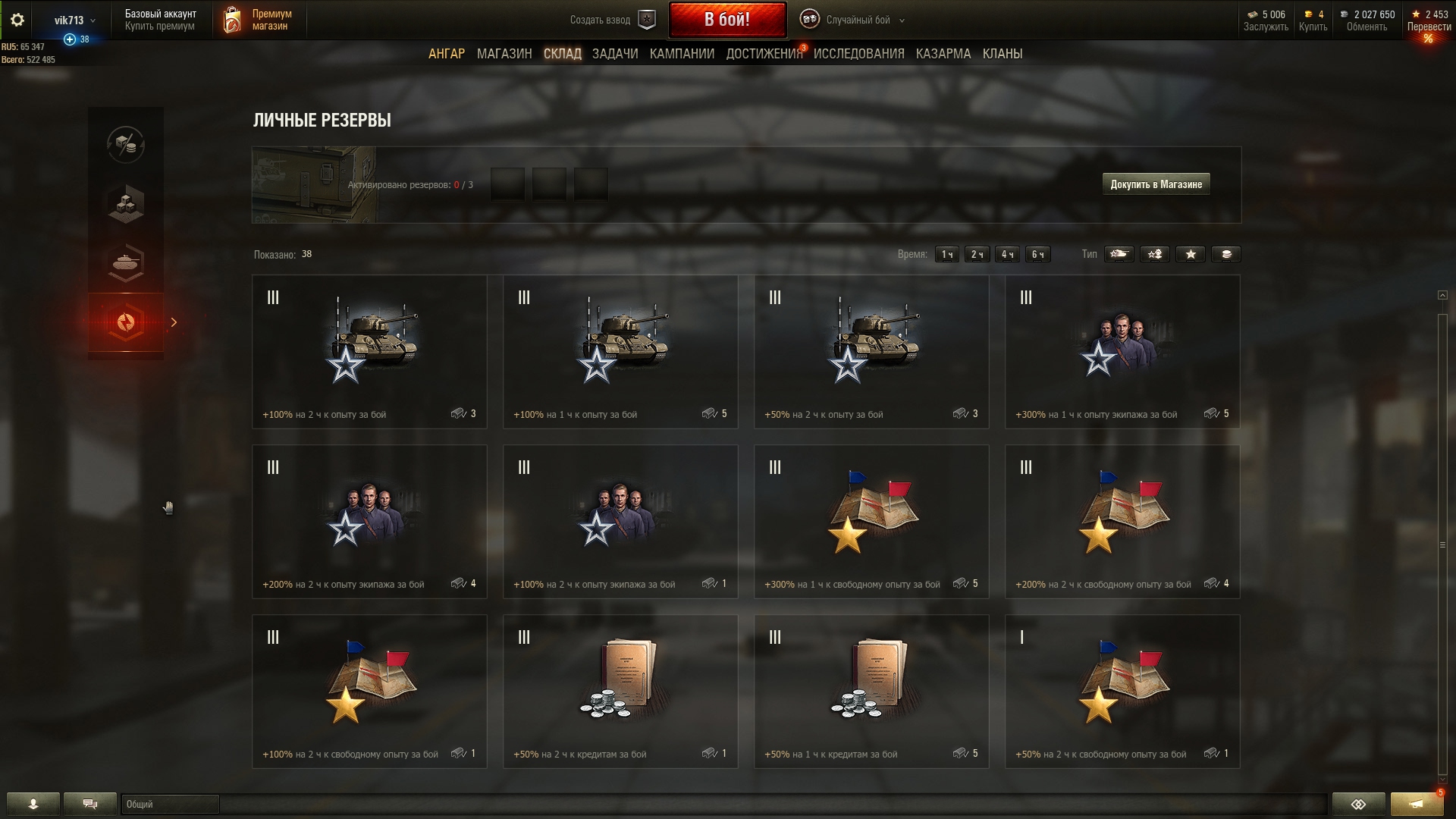1456x819 pixels.
Task: Select +100% for 2 ч battle experience reserve
Action: [369, 352]
